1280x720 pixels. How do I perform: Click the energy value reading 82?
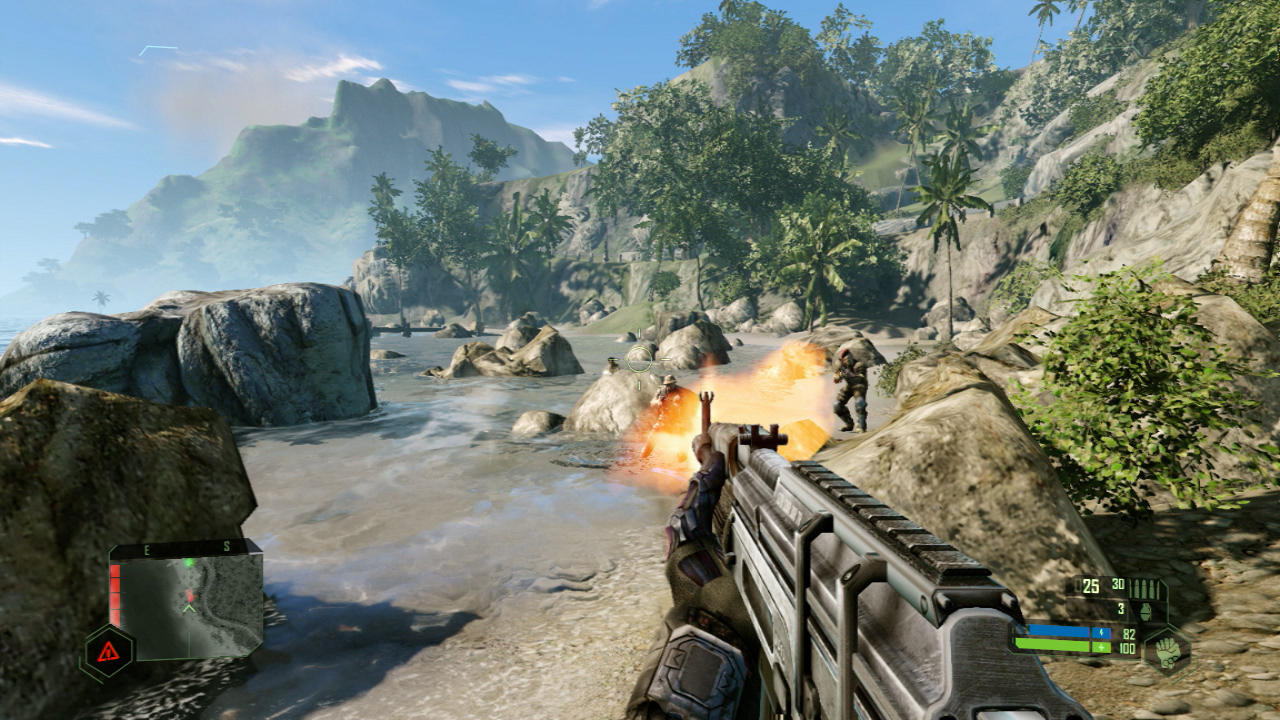(x=1129, y=633)
